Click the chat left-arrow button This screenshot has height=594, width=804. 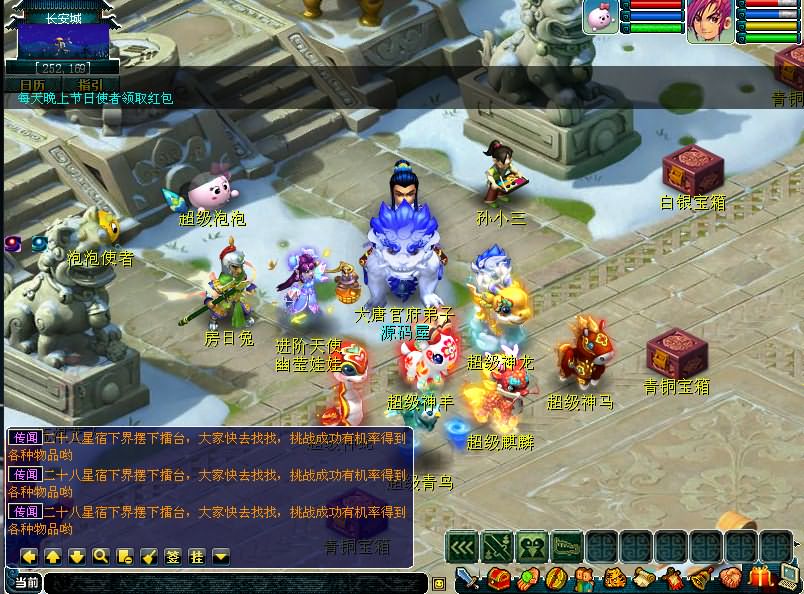pos(29,556)
